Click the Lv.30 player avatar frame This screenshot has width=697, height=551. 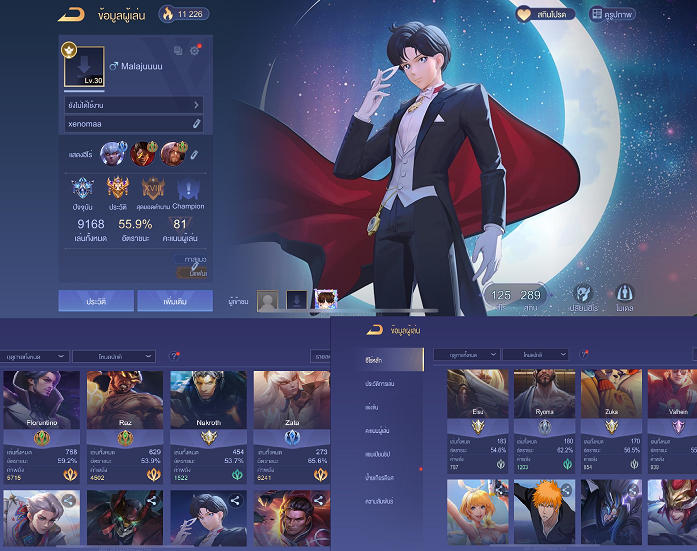click(x=83, y=66)
